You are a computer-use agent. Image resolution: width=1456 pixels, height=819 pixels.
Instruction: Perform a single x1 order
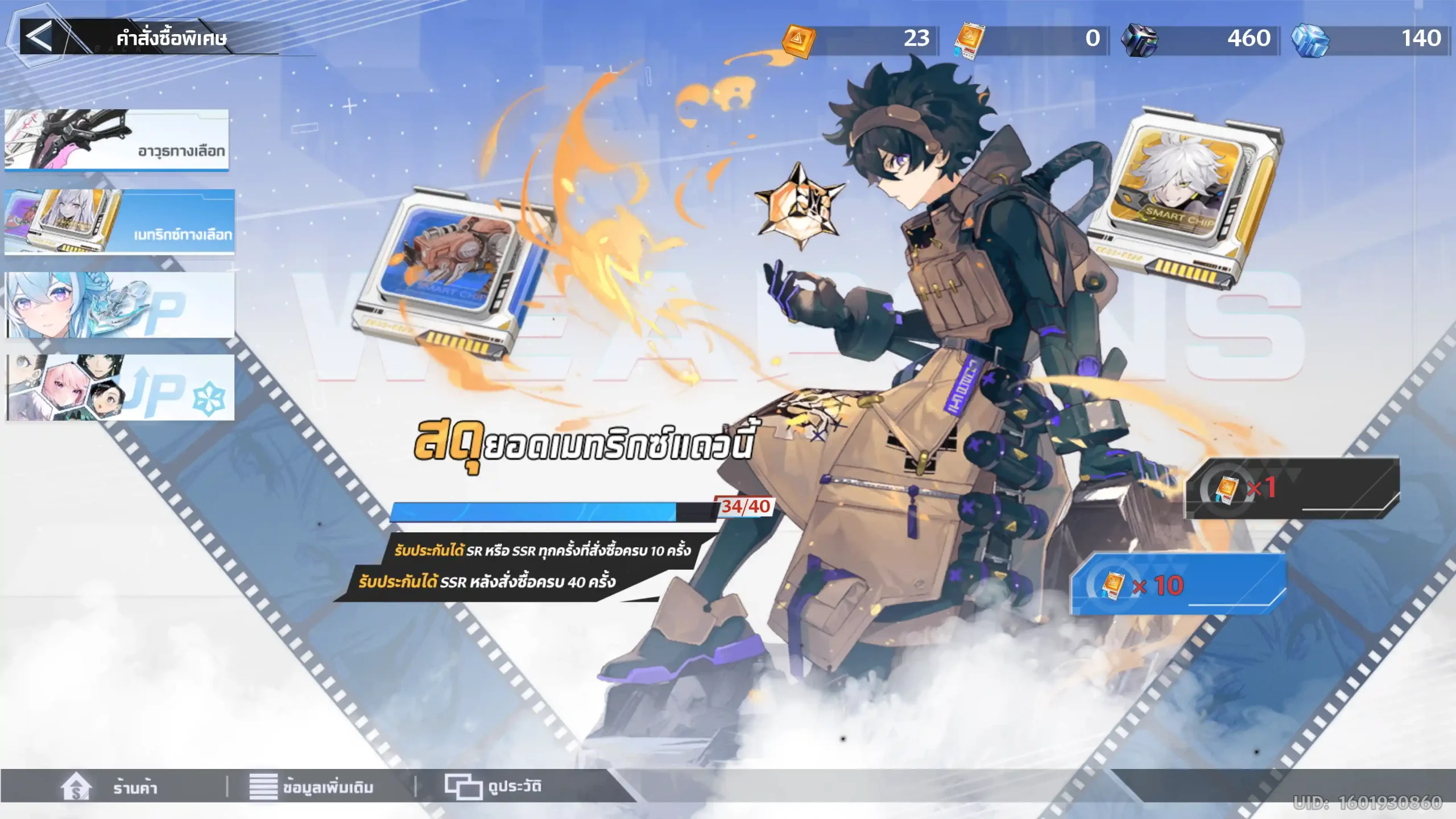tap(1291, 488)
